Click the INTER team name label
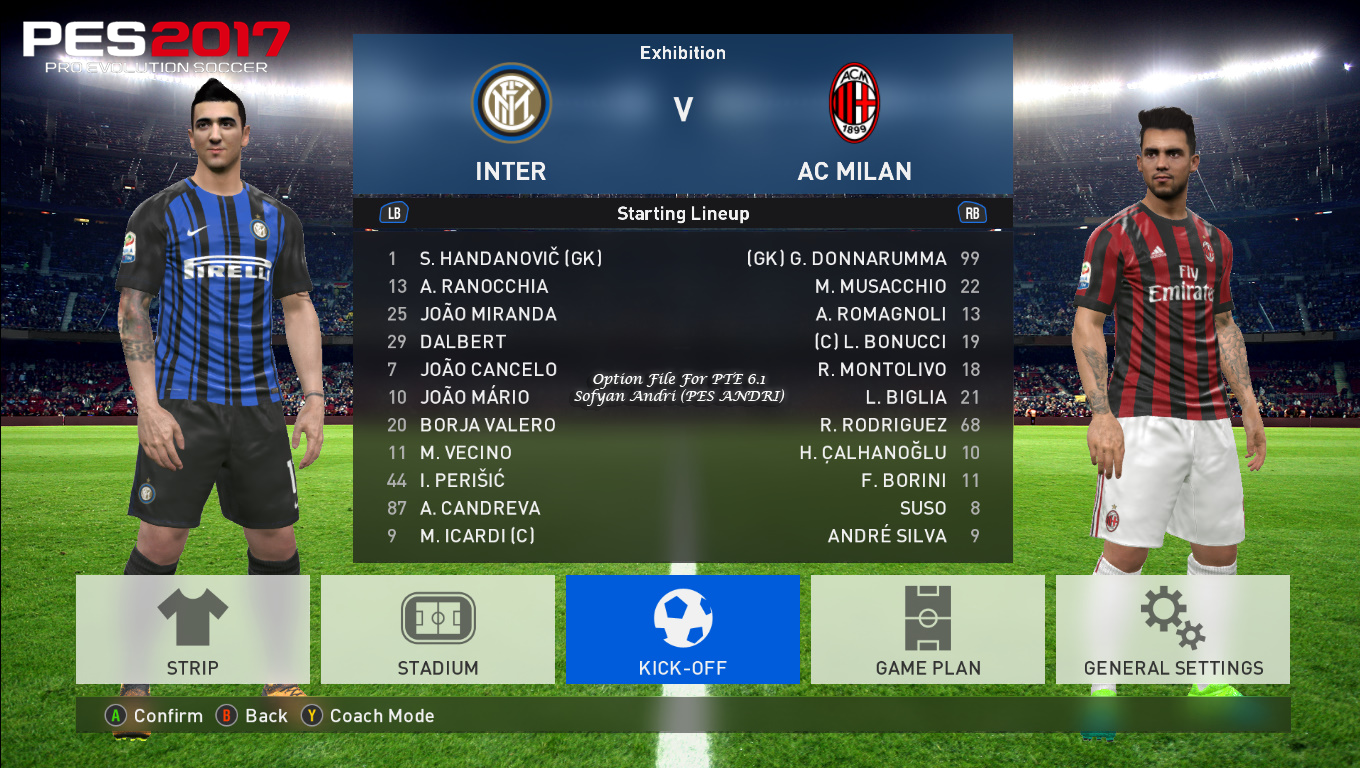 coord(511,171)
